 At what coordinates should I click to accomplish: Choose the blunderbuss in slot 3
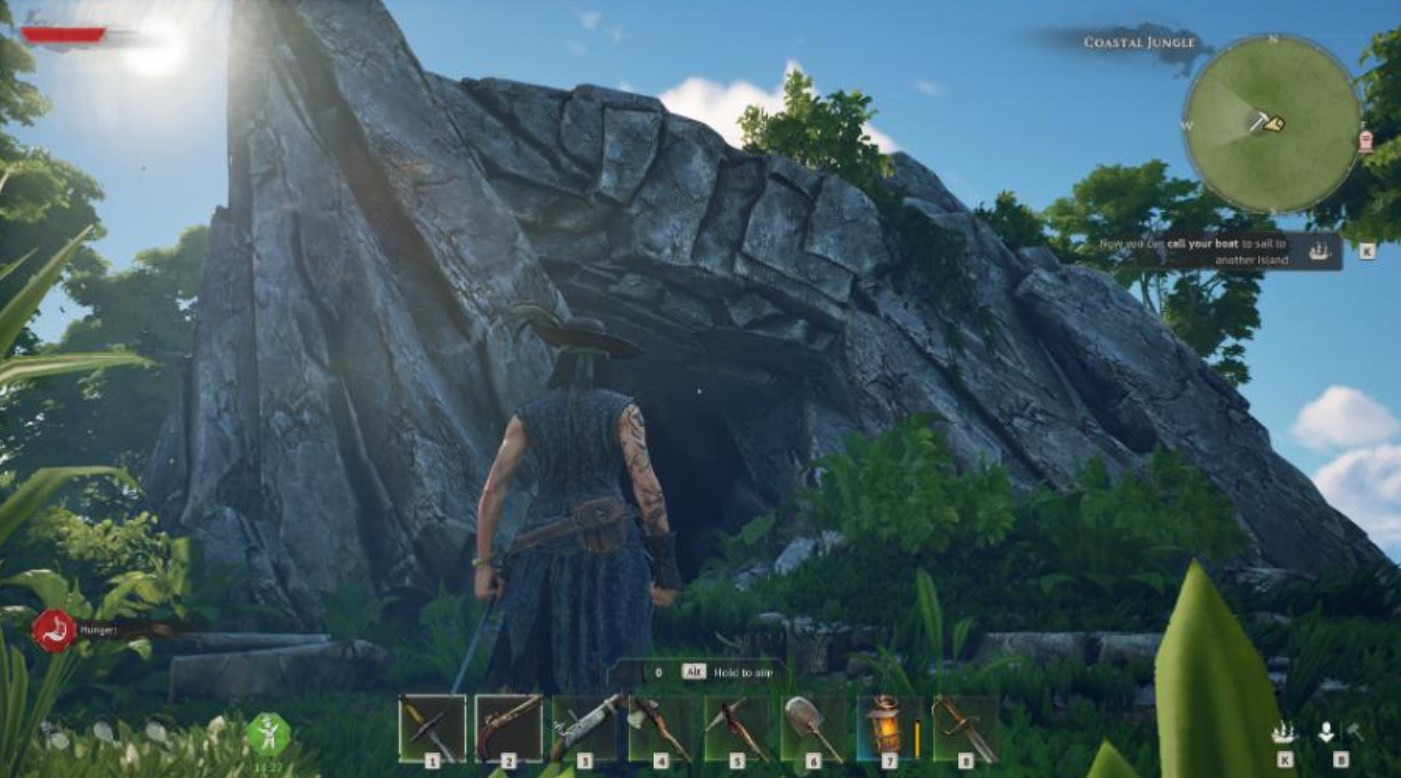coord(584,728)
